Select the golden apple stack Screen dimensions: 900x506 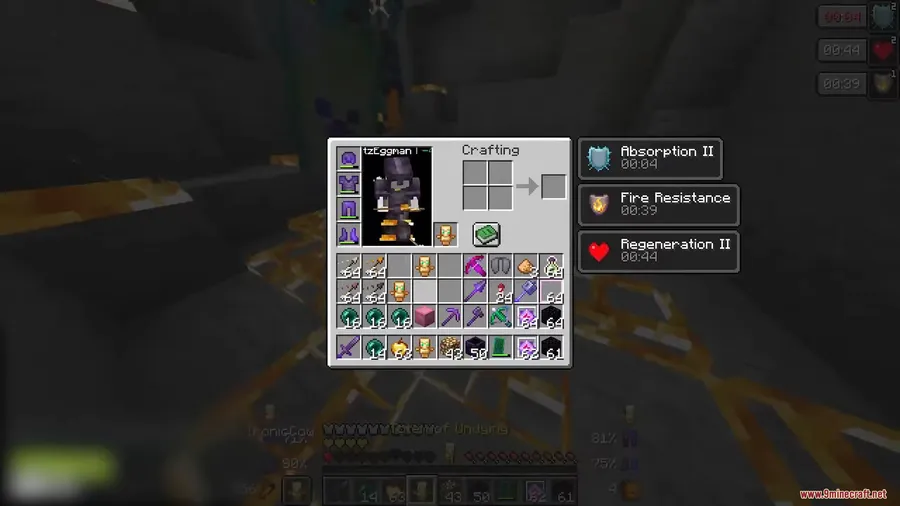(399, 348)
